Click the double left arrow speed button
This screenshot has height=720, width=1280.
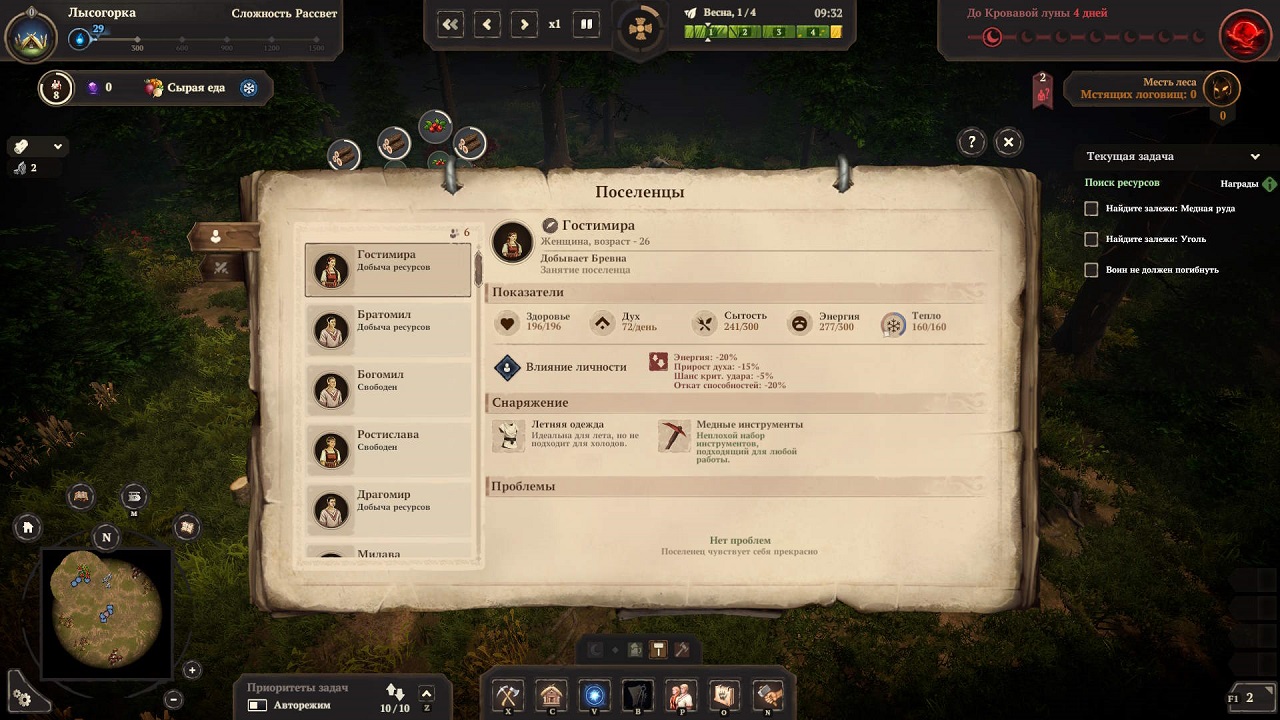pyautogui.click(x=450, y=24)
